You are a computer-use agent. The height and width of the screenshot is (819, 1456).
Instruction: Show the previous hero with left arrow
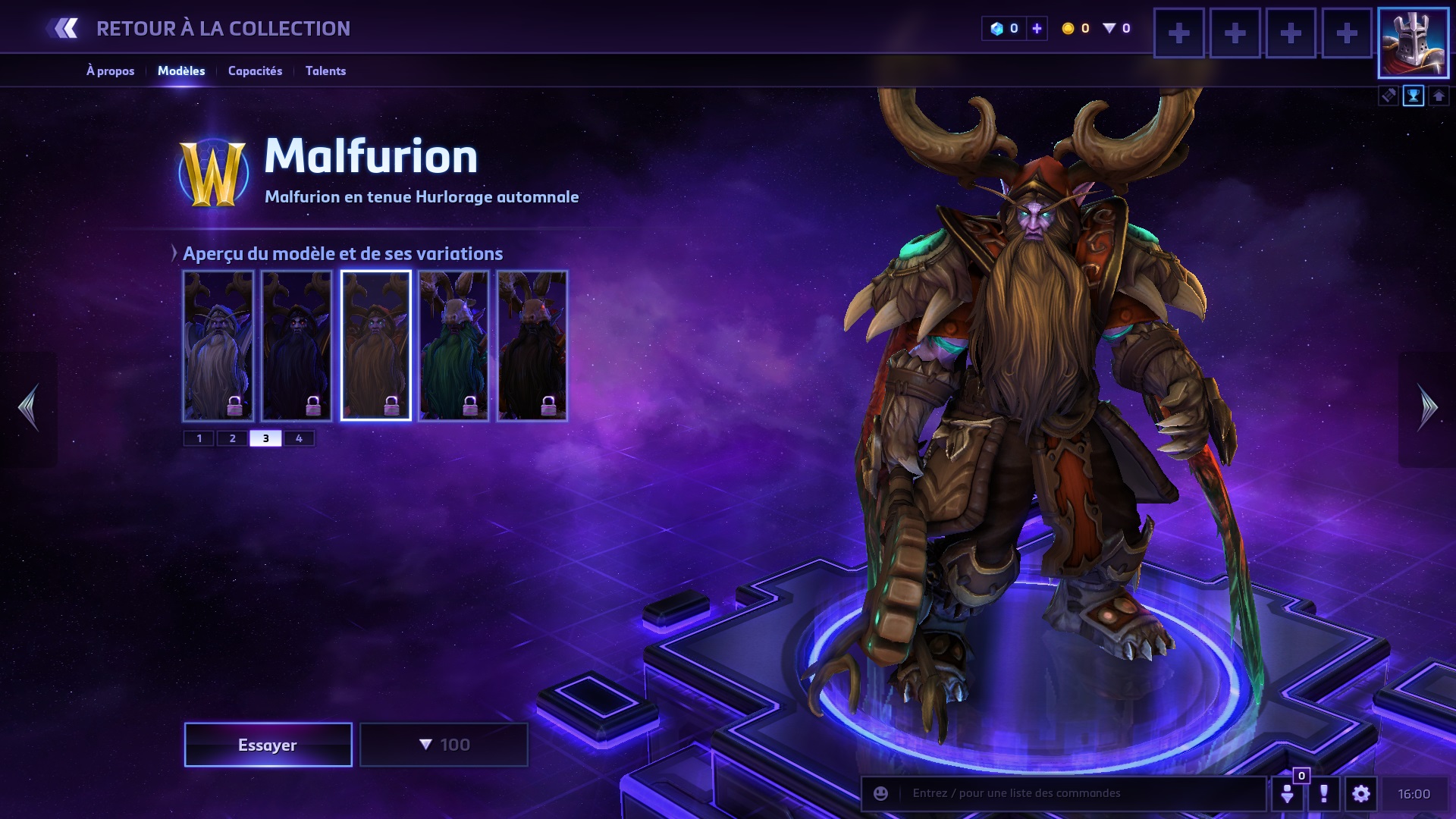[x=29, y=408]
